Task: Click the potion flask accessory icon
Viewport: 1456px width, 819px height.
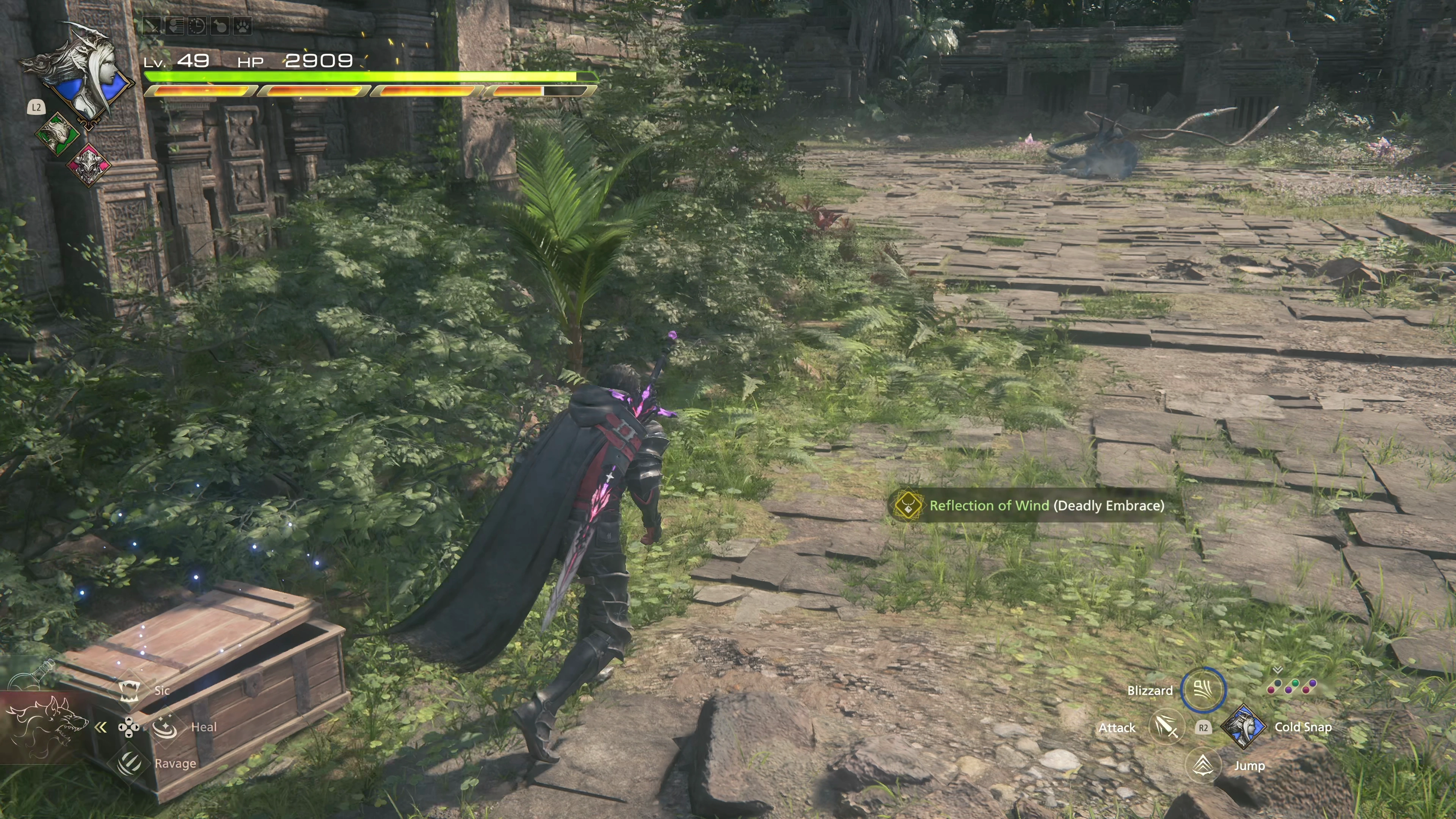Action: [x=220, y=26]
